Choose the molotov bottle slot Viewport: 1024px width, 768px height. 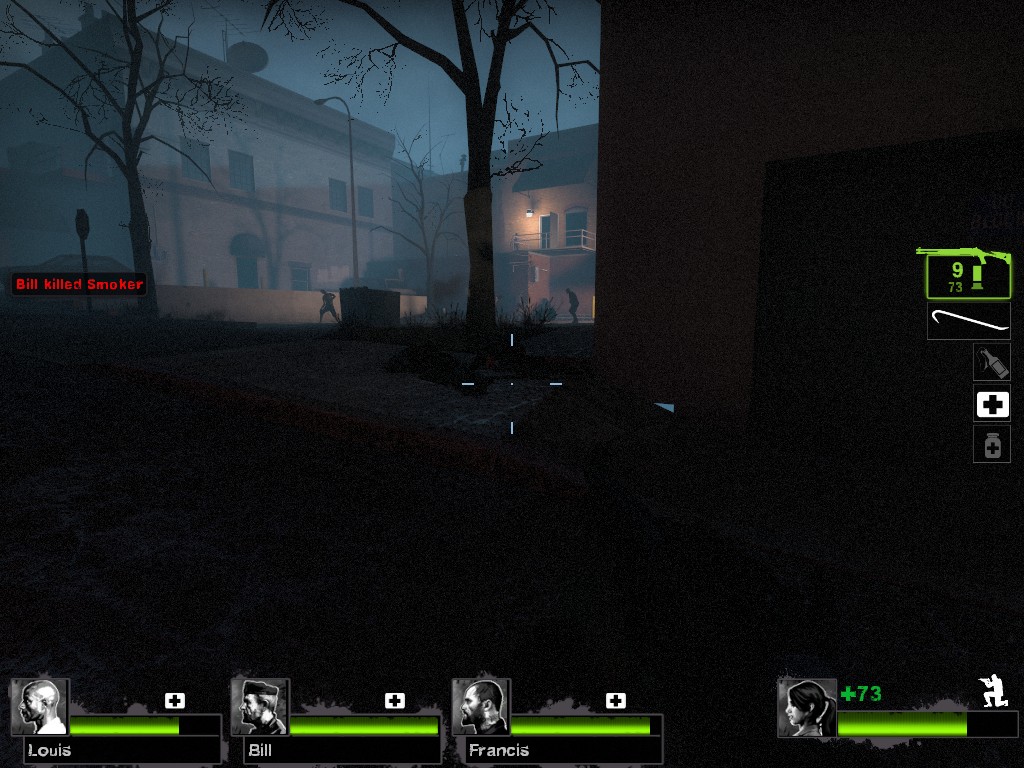tap(991, 362)
